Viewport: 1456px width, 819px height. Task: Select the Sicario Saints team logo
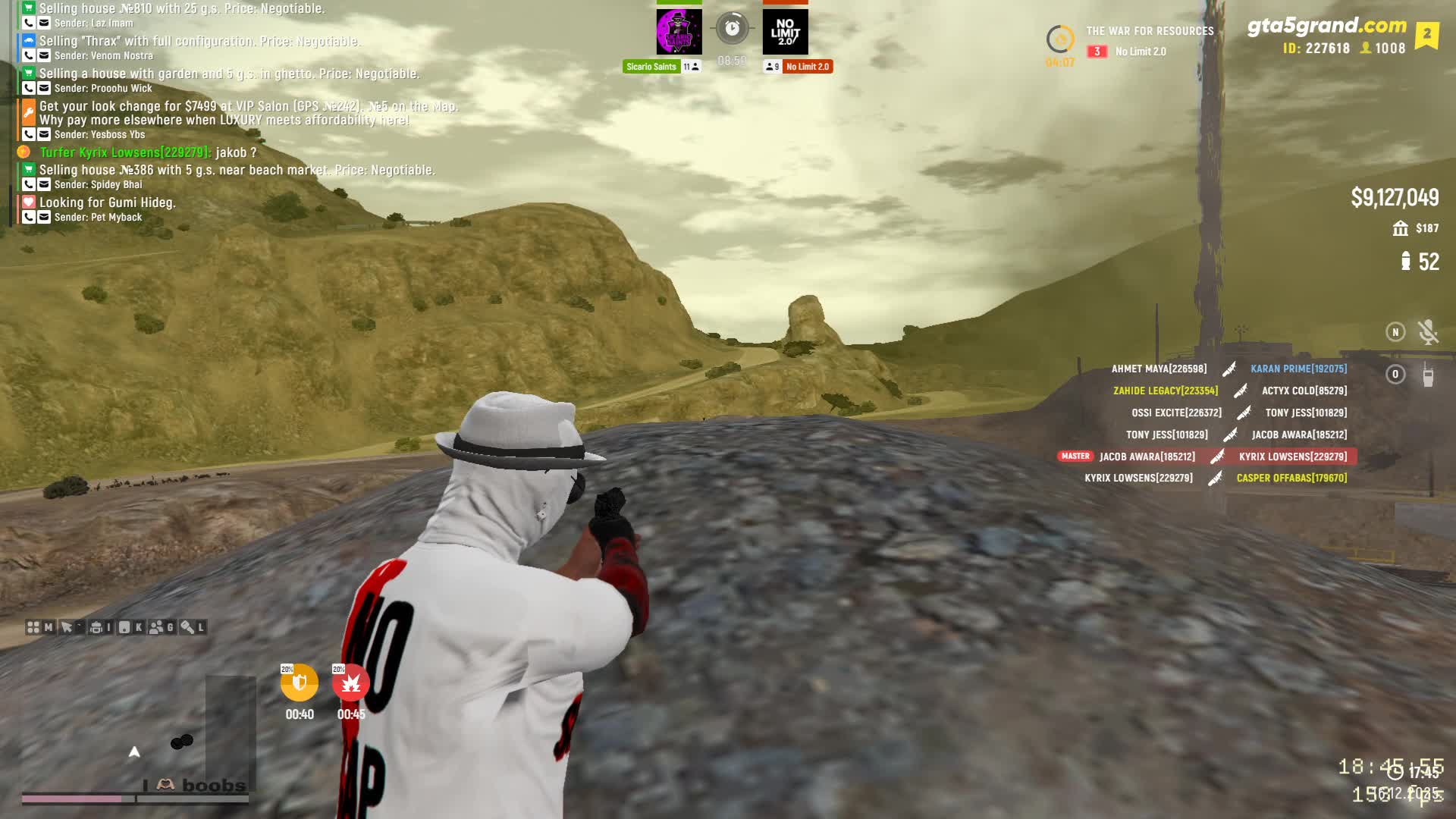[679, 32]
